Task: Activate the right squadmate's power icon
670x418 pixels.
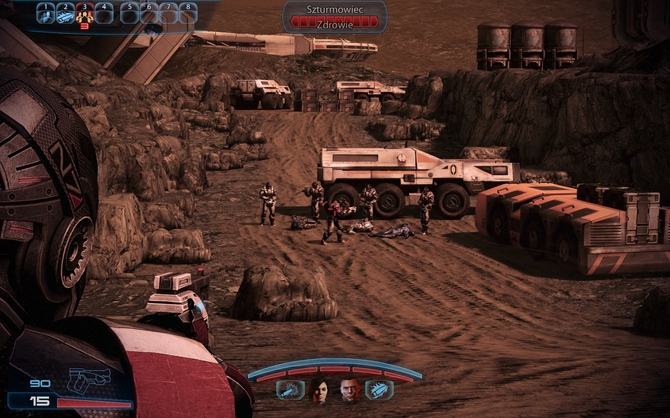Action: pos(380,390)
